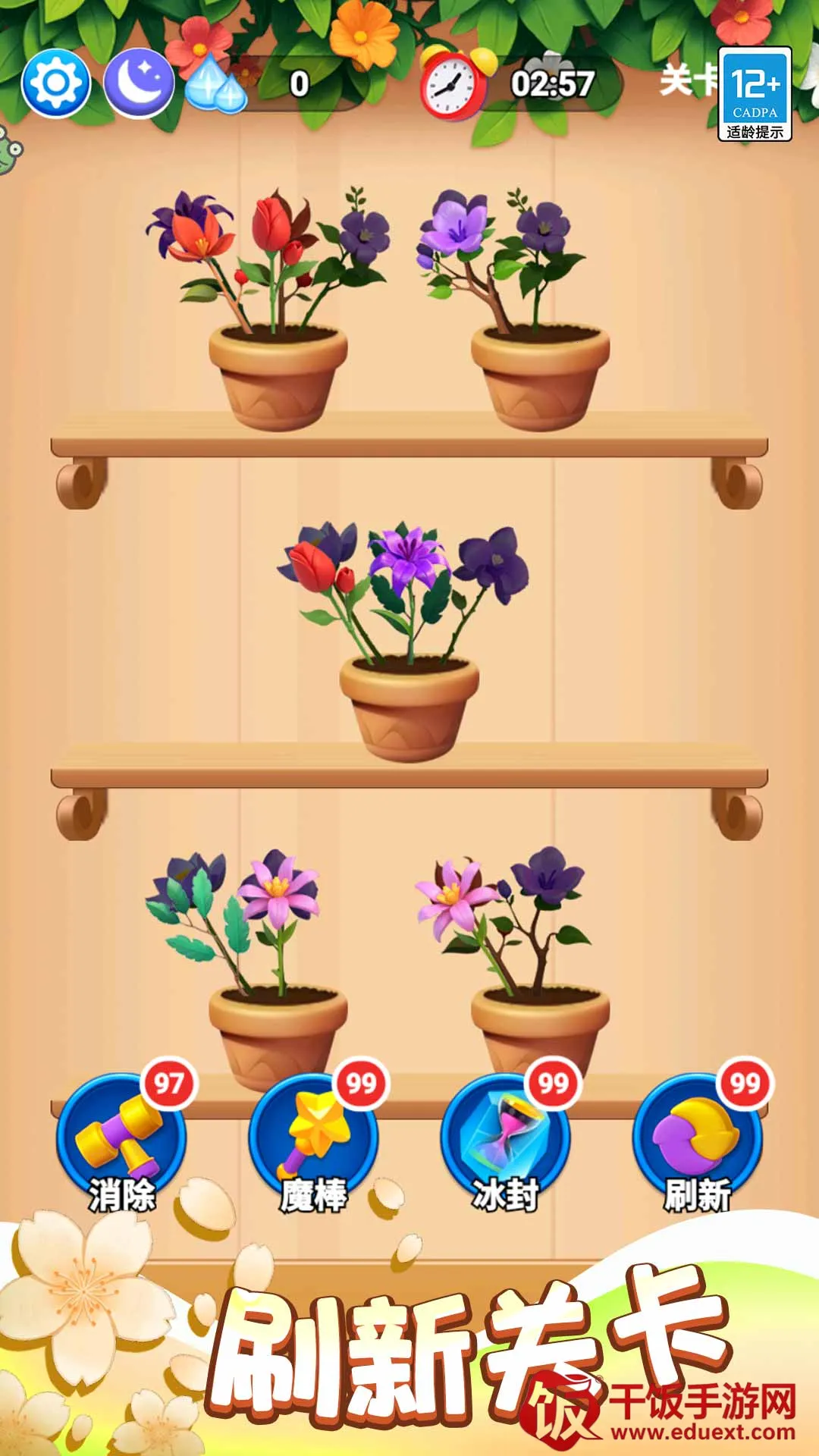Open the CADPA 12+ age rating notice
This screenshot has width=819, height=1456.
pos(755,94)
